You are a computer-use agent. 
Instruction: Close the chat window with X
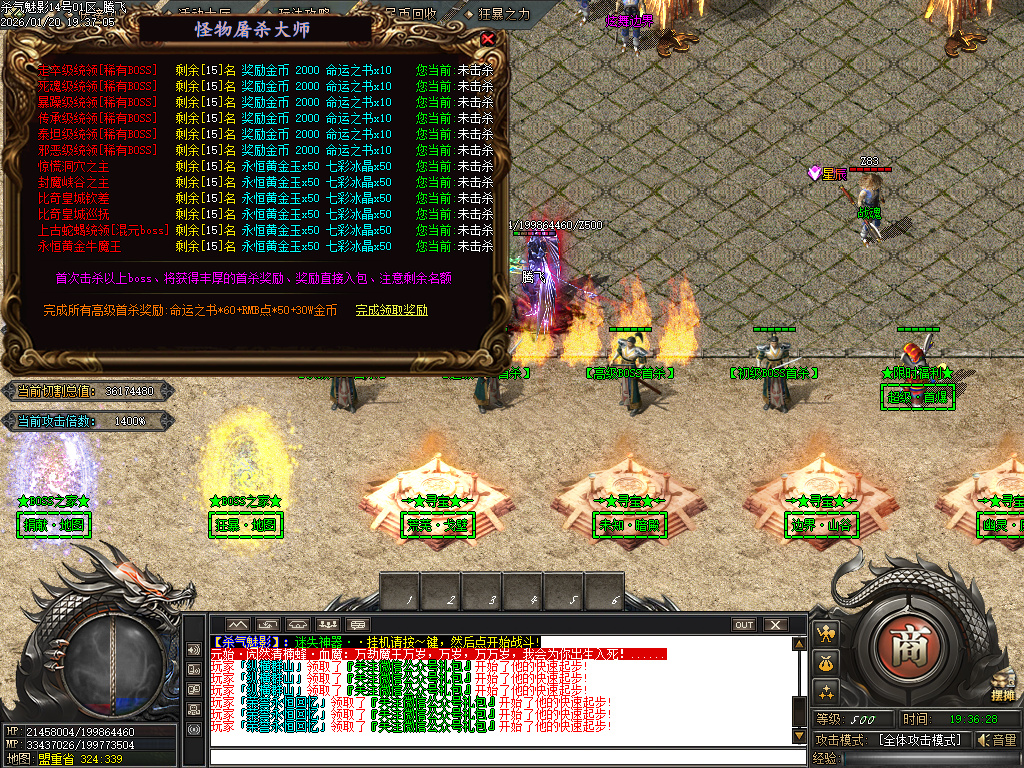[x=775, y=625]
